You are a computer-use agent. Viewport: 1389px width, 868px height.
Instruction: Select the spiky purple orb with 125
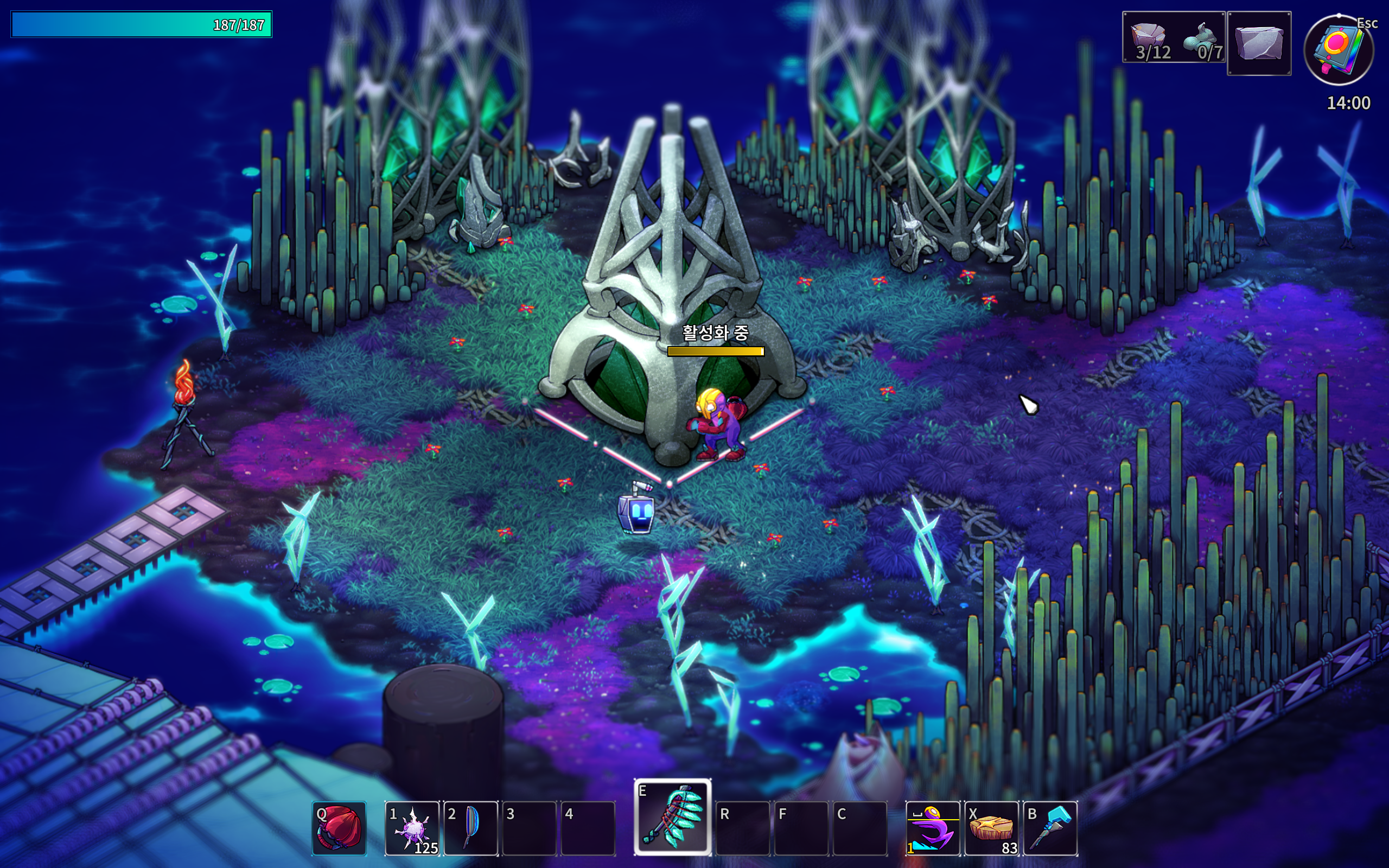point(412,828)
